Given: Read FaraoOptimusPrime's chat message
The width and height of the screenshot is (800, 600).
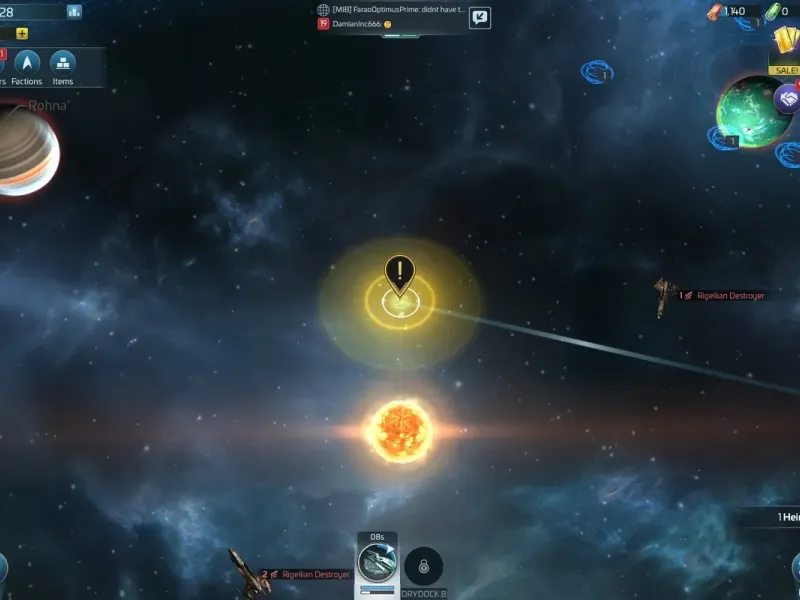Looking at the screenshot, I should 399,9.
